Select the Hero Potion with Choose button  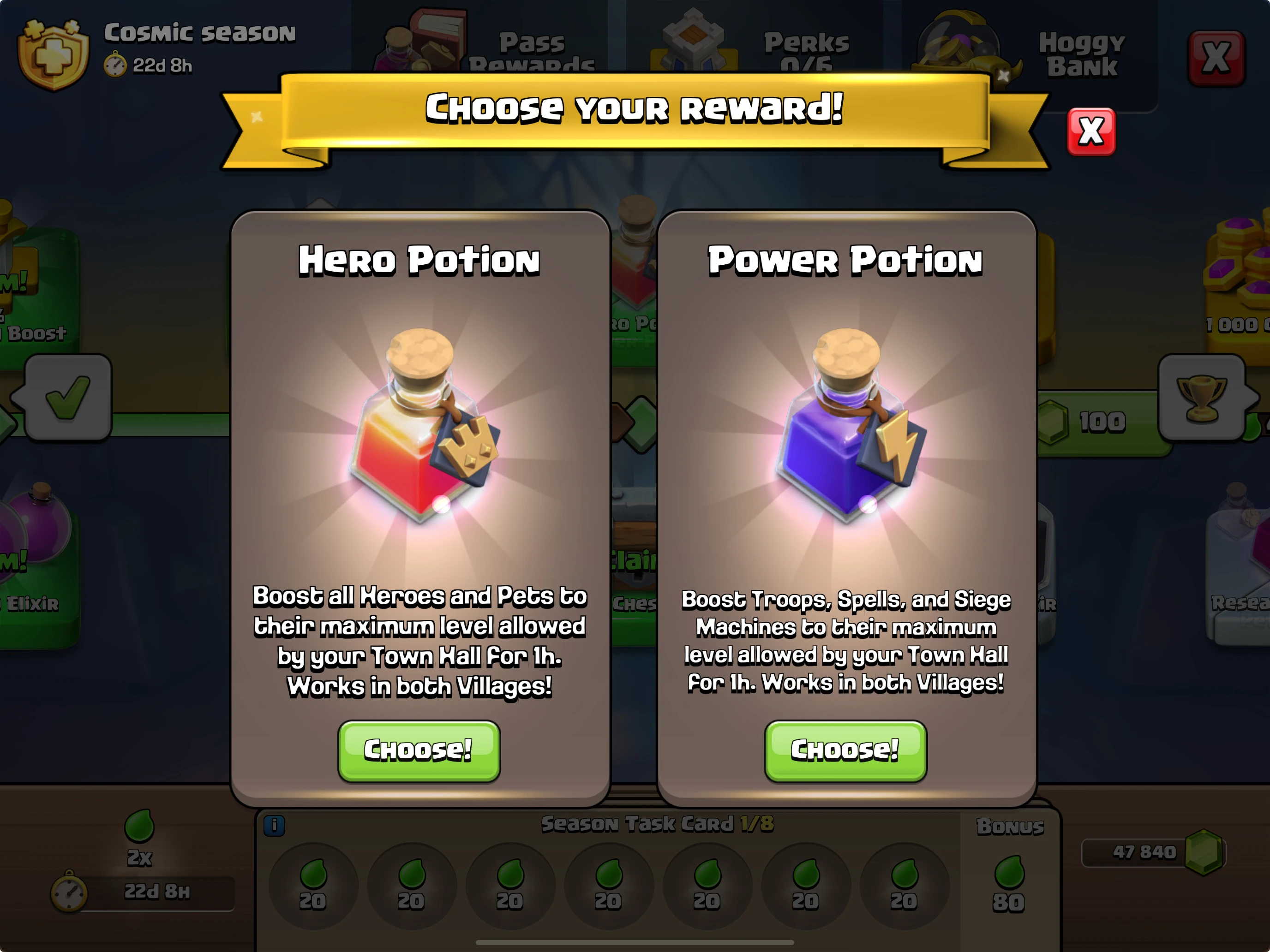coord(419,750)
